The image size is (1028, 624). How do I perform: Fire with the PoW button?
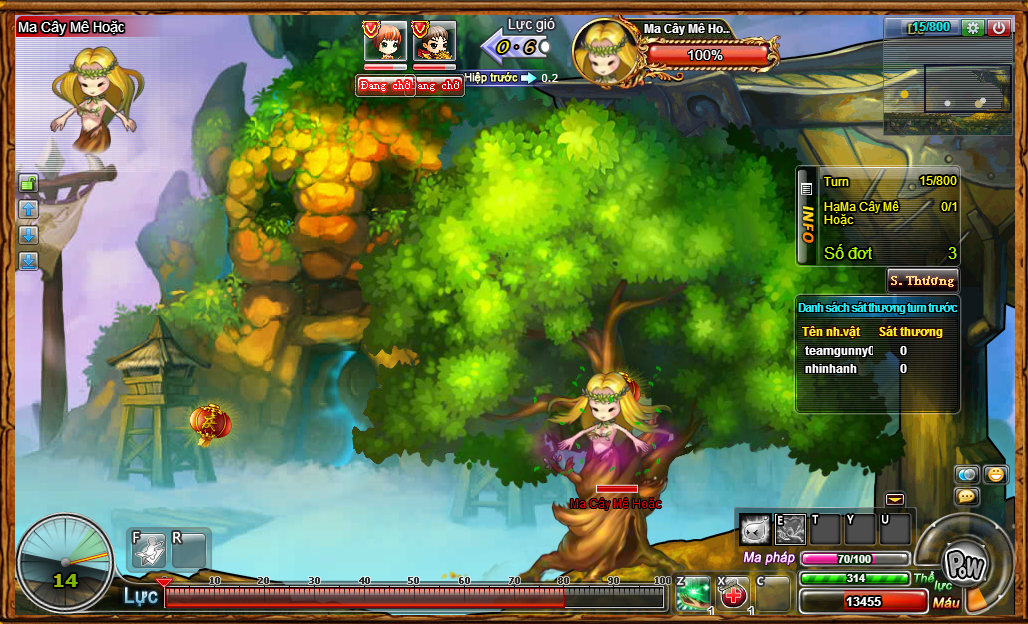pos(965,563)
